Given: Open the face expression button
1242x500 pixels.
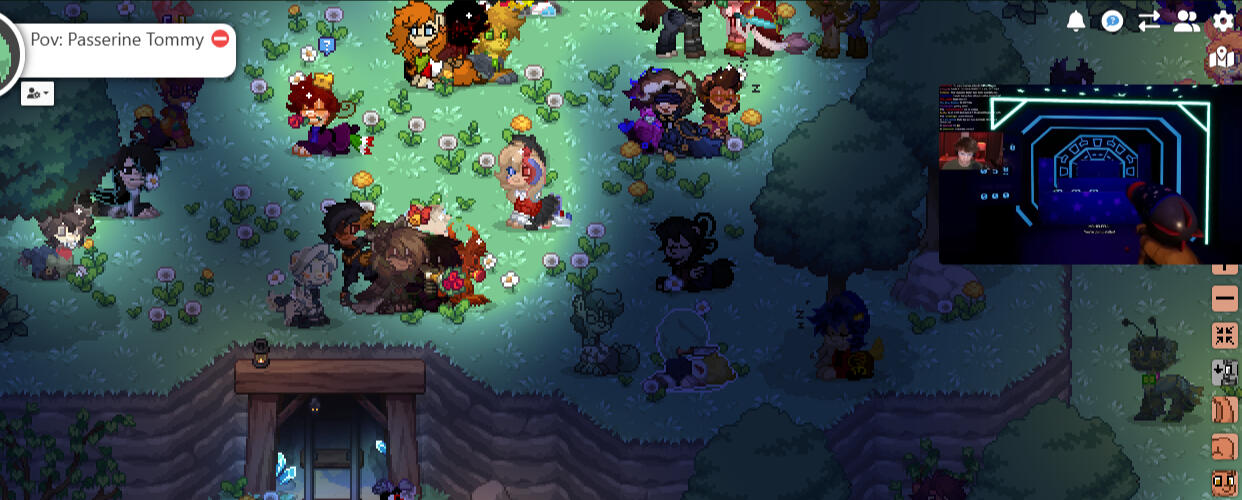Looking at the screenshot, I should click(1225, 484).
